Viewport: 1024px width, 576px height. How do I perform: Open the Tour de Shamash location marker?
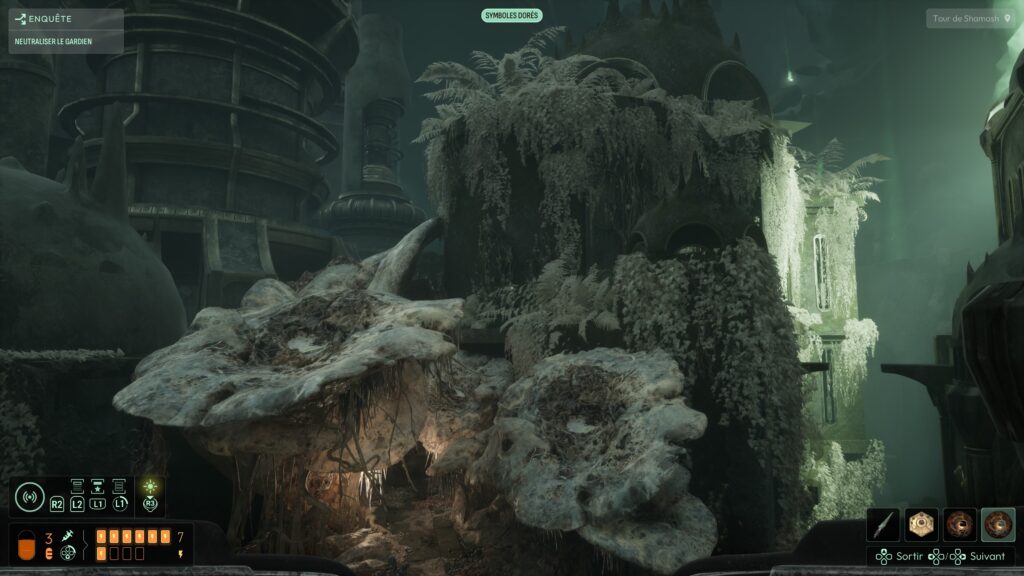(970, 19)
